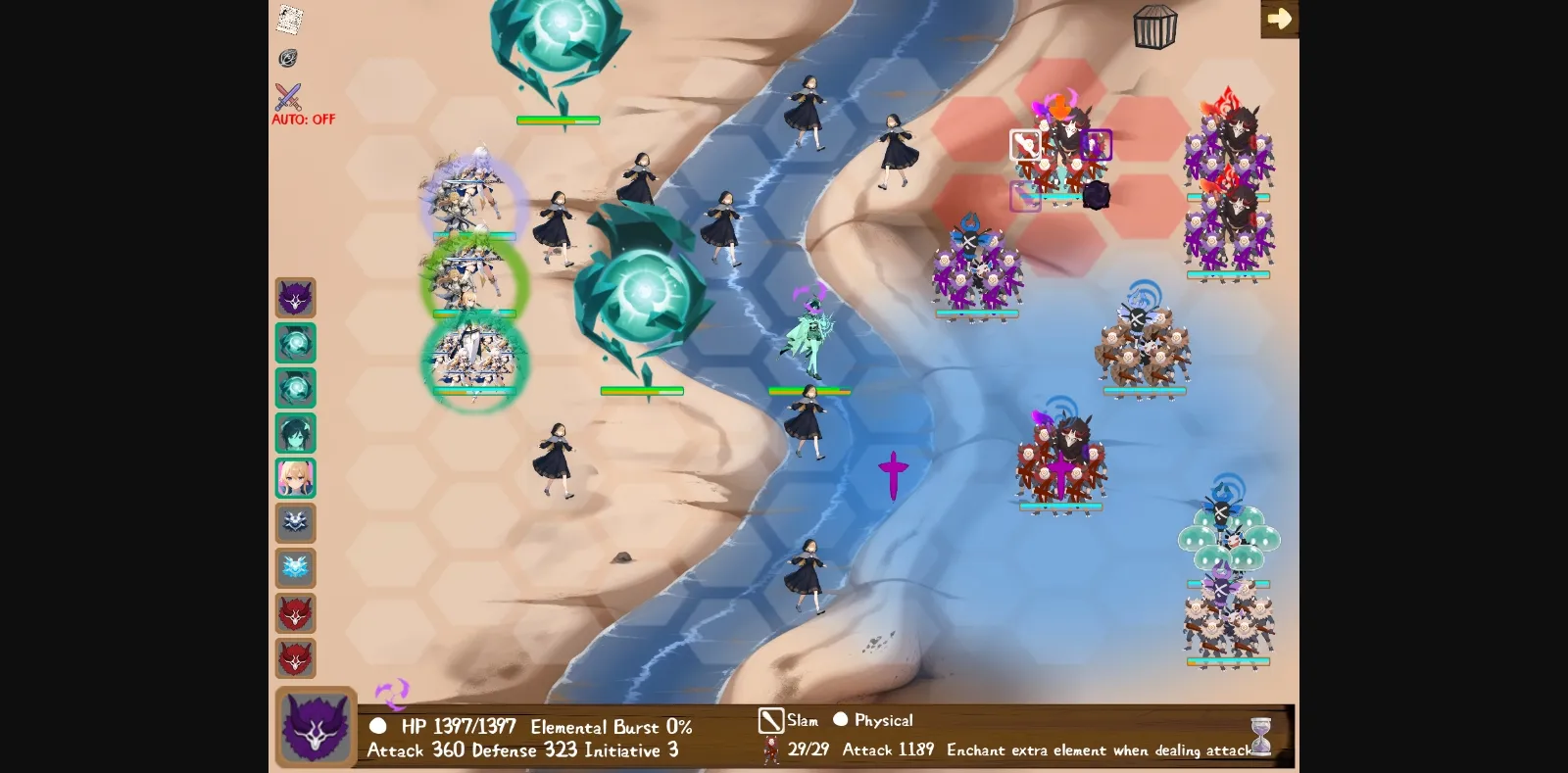Screen dimensions: 1568x773
Task: Select the red demon icon at sidebar bottom
Action: click(x=296, y=658)
